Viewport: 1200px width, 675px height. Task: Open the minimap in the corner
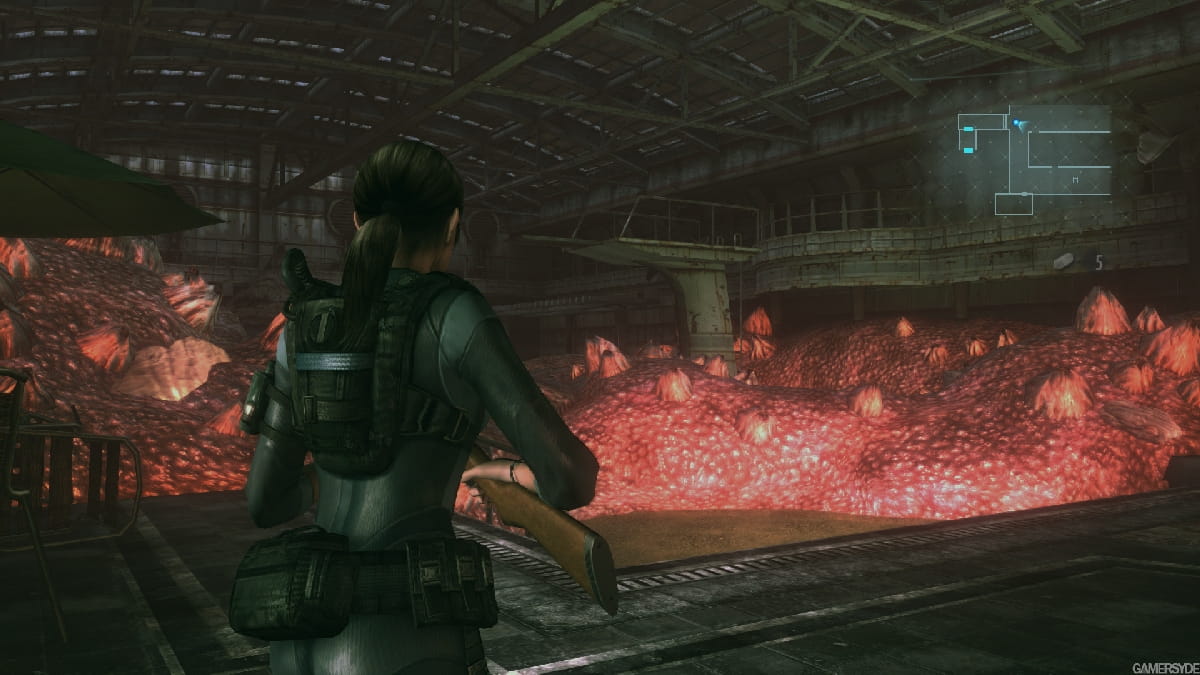(x=1034, y=160)
